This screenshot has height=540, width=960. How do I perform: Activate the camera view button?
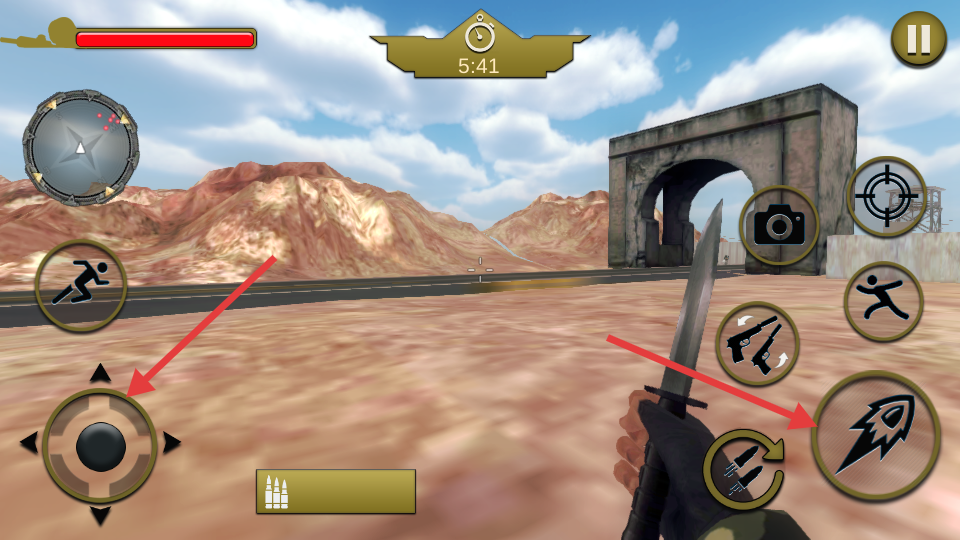pyautogui.click(x=779, y=226)
